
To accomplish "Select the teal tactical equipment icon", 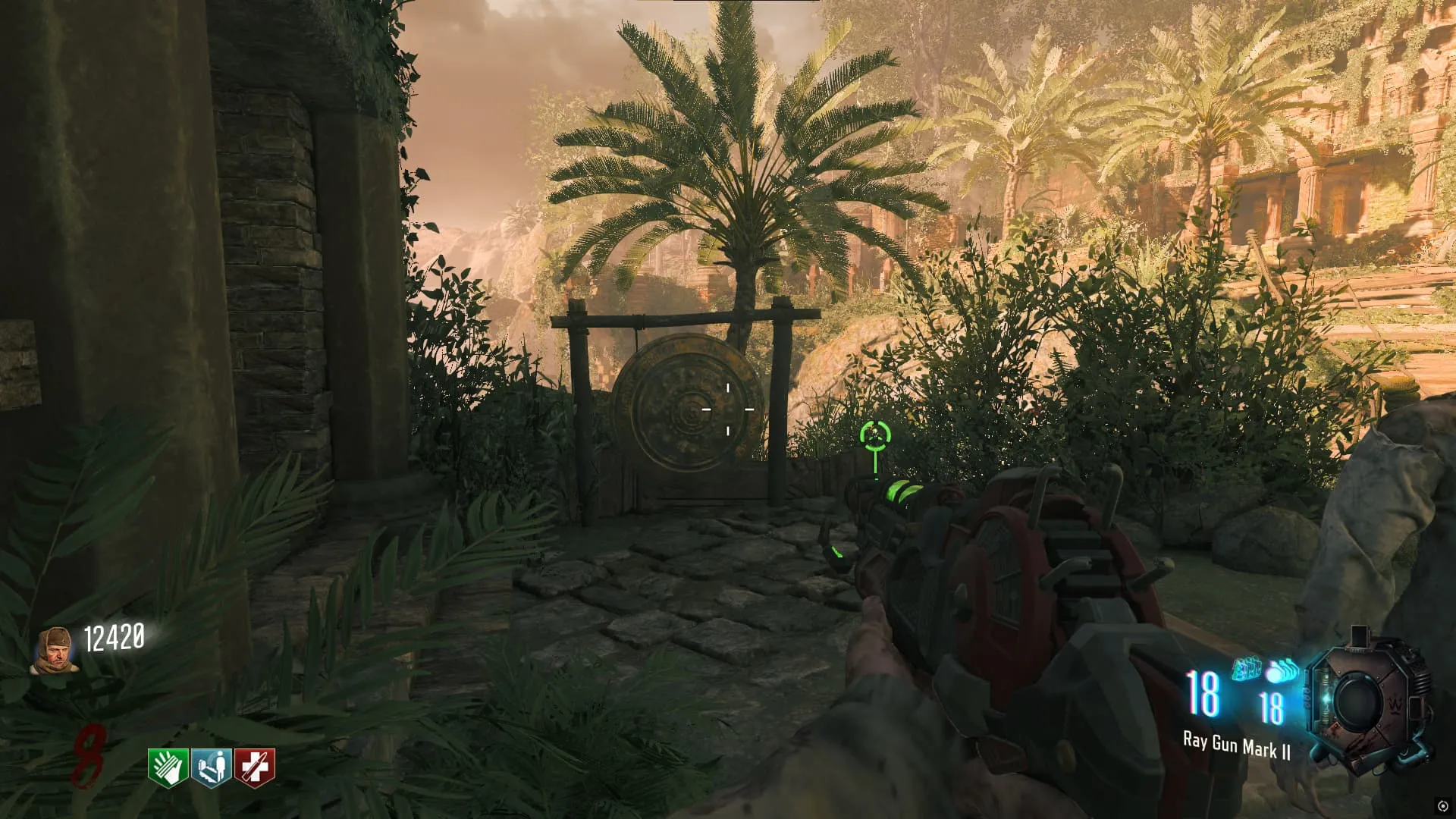I will (1246, 670).
